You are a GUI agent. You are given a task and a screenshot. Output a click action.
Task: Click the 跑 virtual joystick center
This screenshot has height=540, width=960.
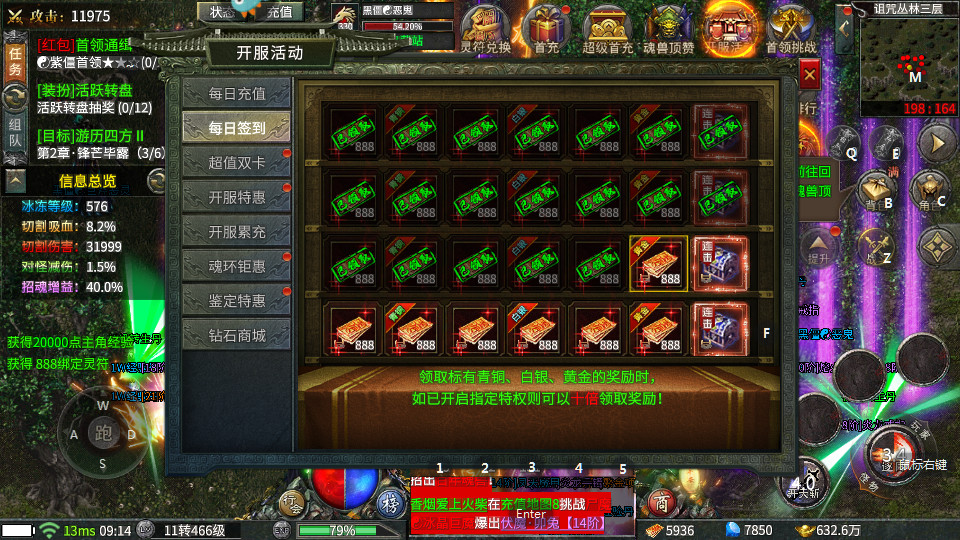(x=103, y=433)
